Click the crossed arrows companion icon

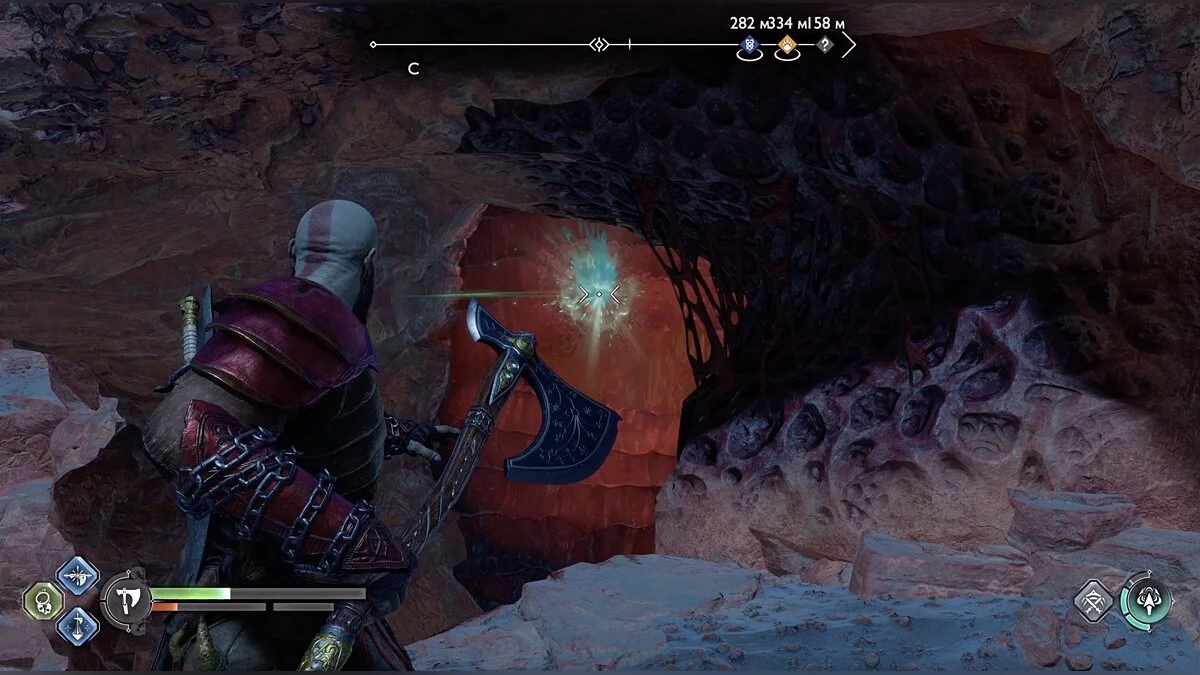[1093, 600]
